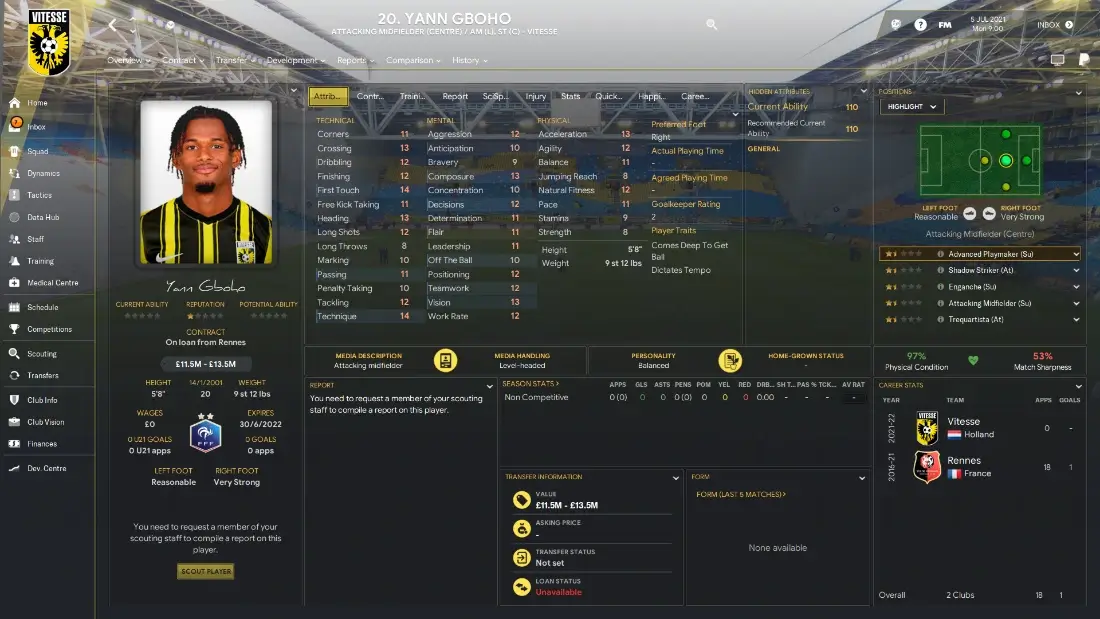The image size is (1100, 619).
Task: Open the Tactics page
Action: 40,195
